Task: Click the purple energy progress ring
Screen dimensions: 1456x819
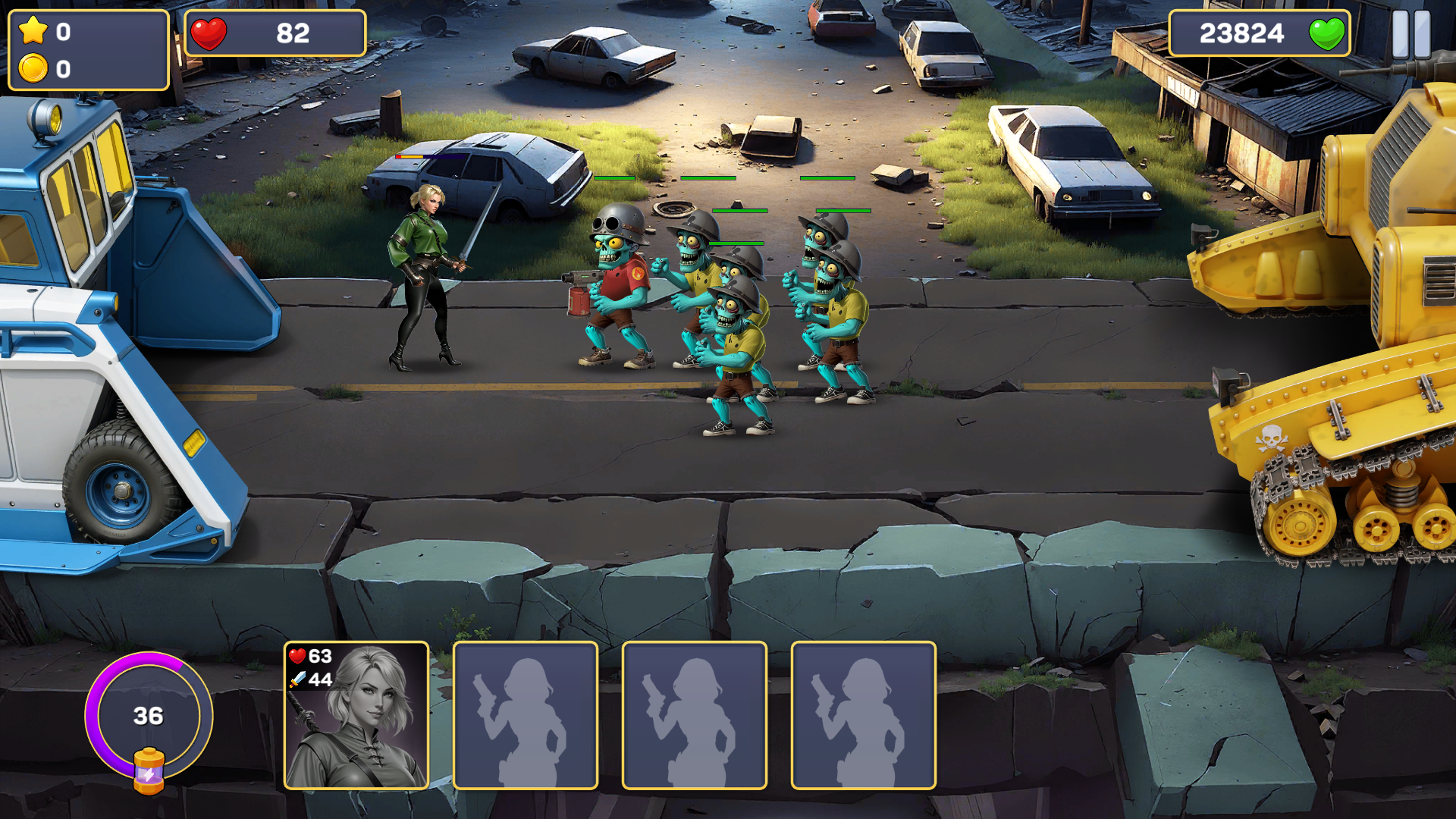Action: [149, 714]
